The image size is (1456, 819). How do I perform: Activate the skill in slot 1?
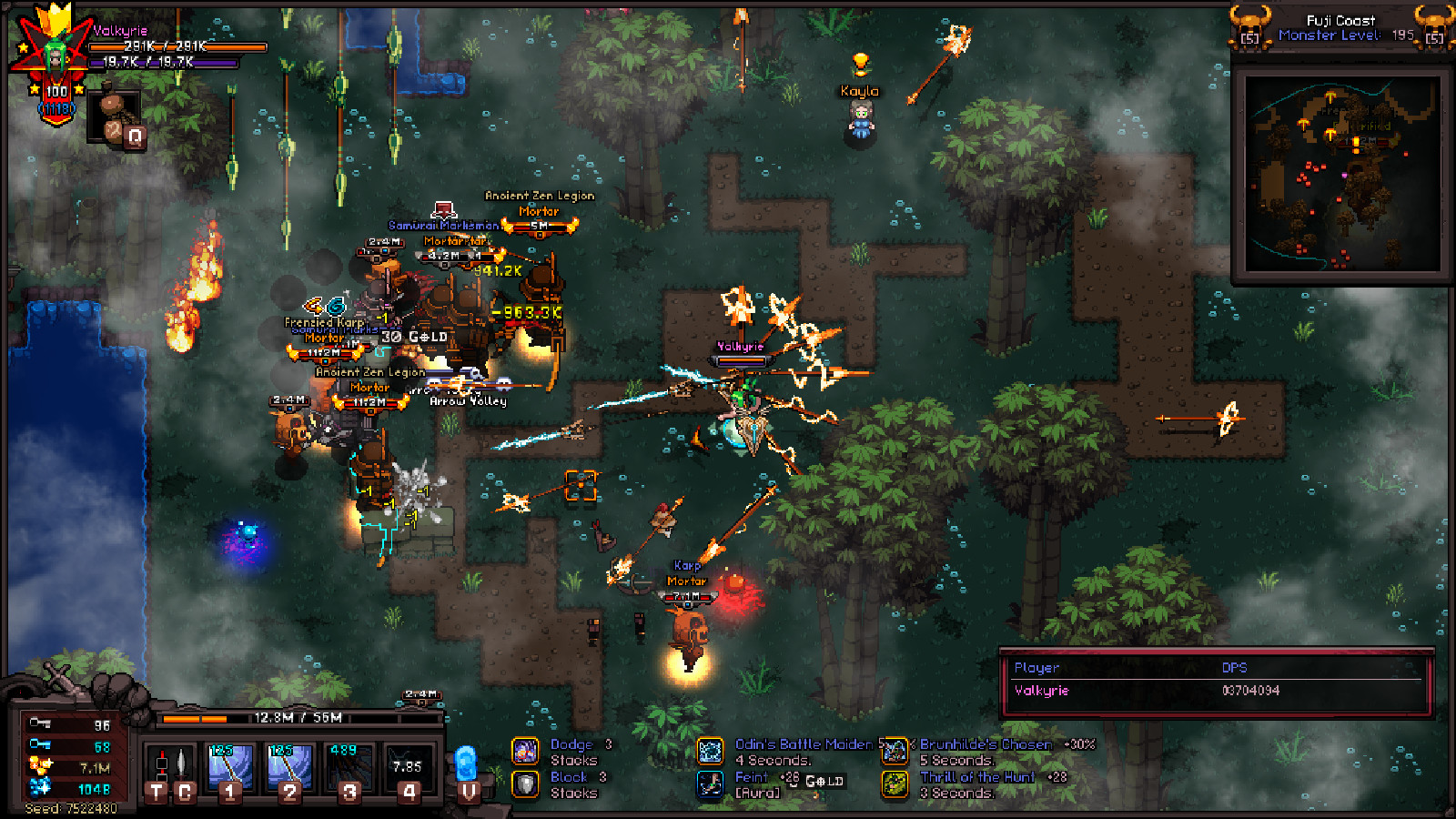pyautogui.click(x=230, y=770)
